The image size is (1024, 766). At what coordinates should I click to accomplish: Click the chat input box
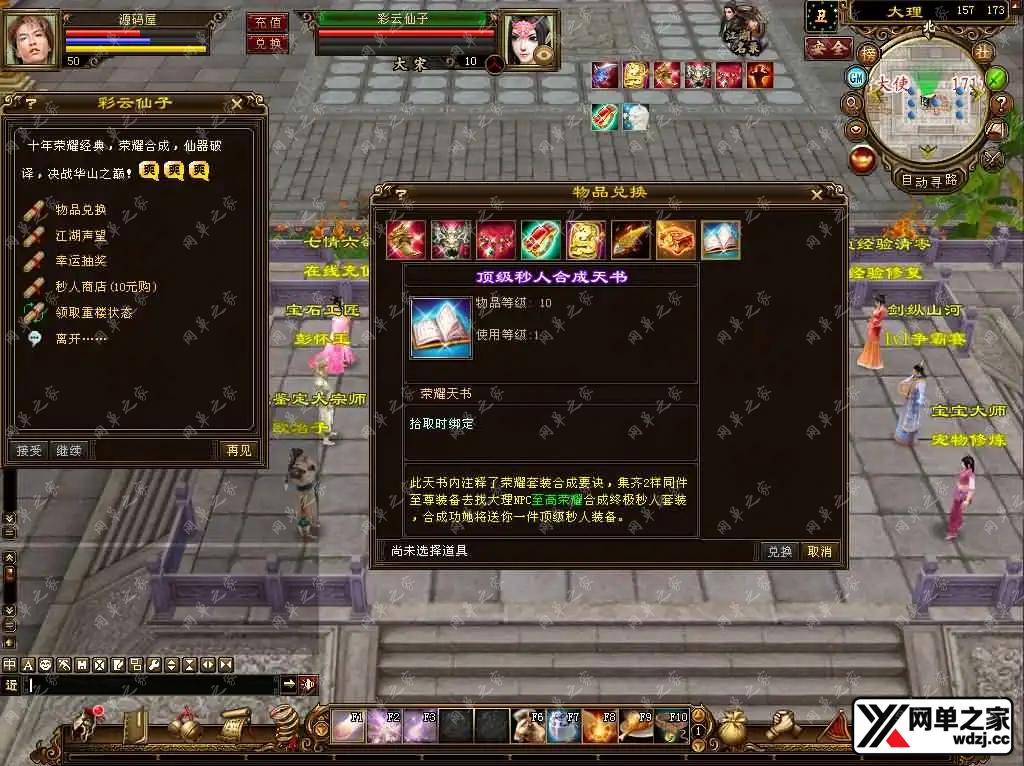click(150, 685)
